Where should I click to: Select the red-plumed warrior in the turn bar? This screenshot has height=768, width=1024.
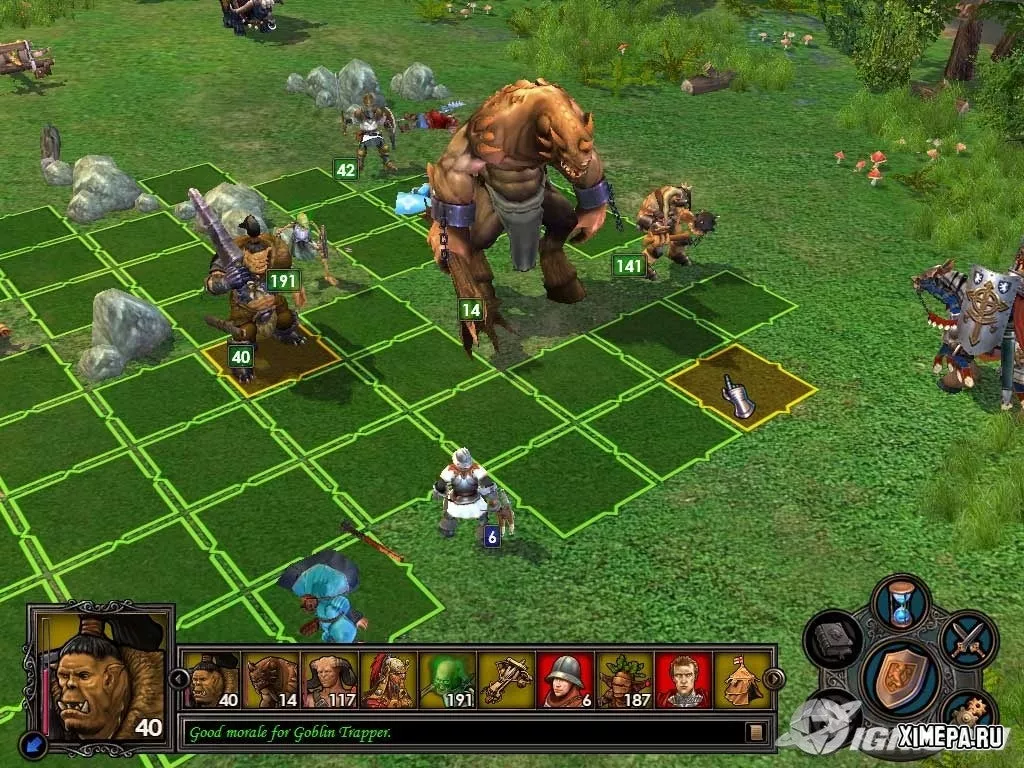(389, 680)
